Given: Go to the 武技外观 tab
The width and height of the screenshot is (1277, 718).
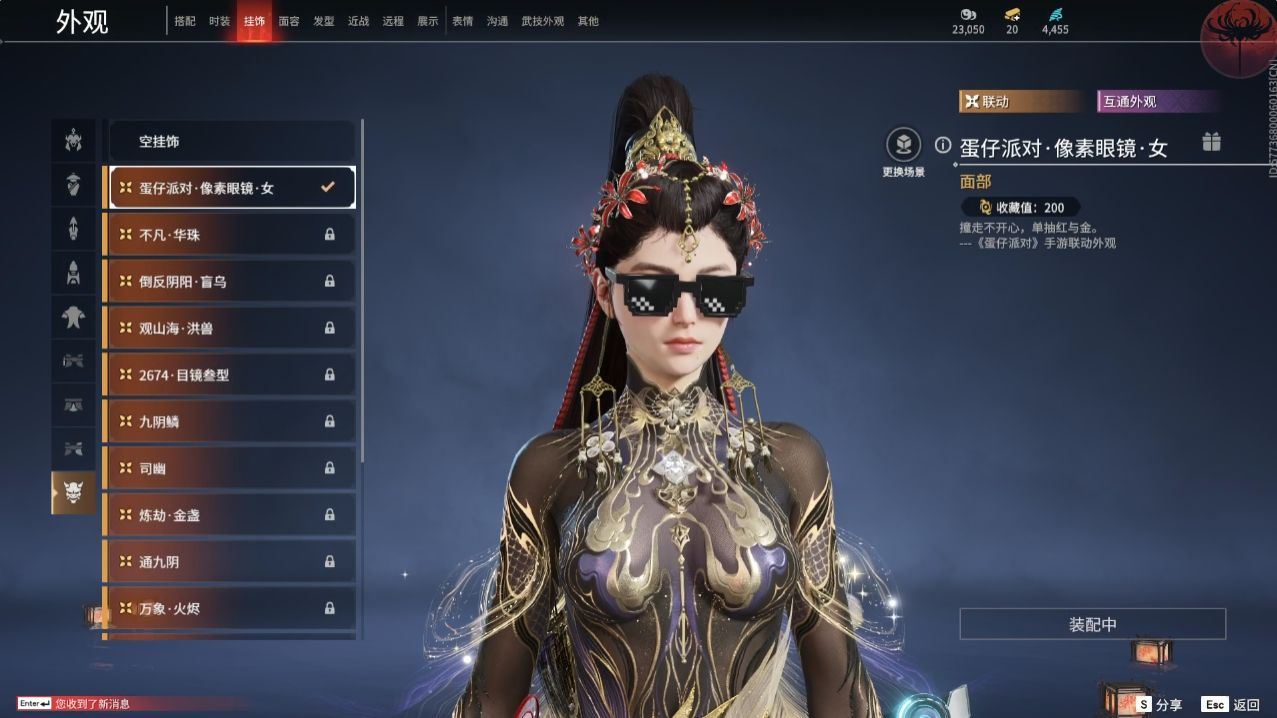Looking at the screenshot, I should pos(542,21).
